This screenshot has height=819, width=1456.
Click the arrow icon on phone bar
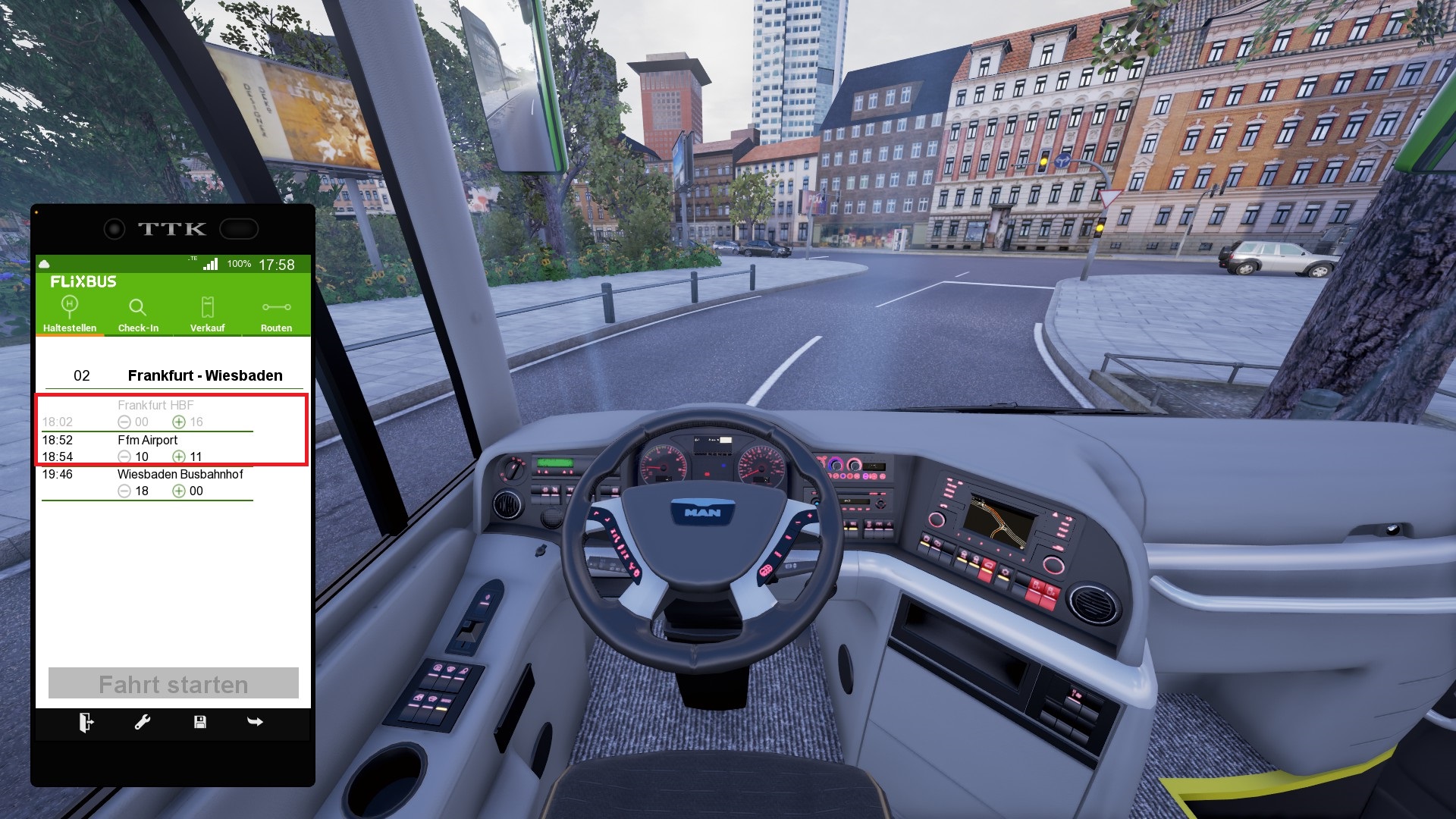(x=256, y=722)
